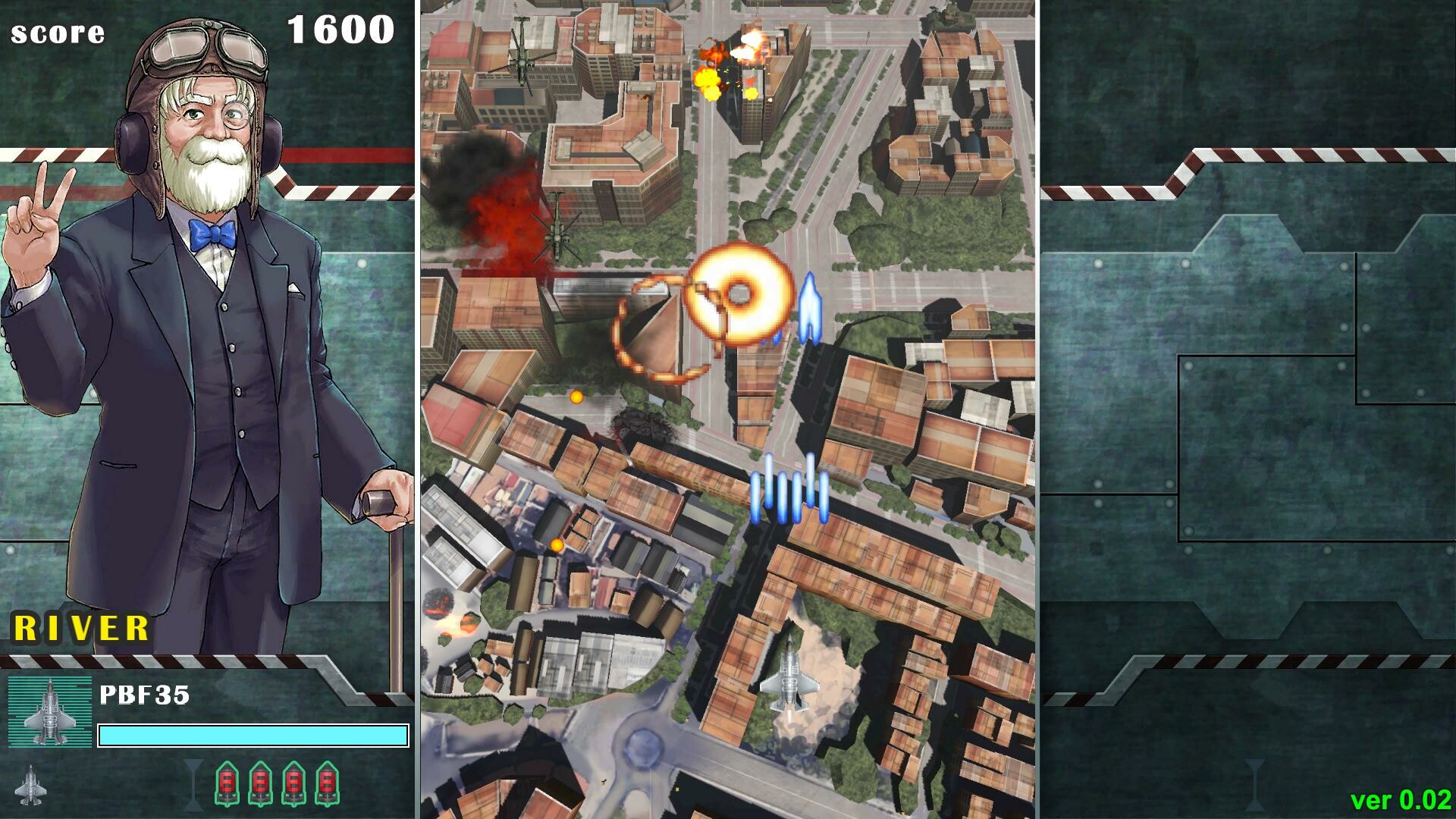Click the ver 0.02 version label

click(x=1401, y=800)
